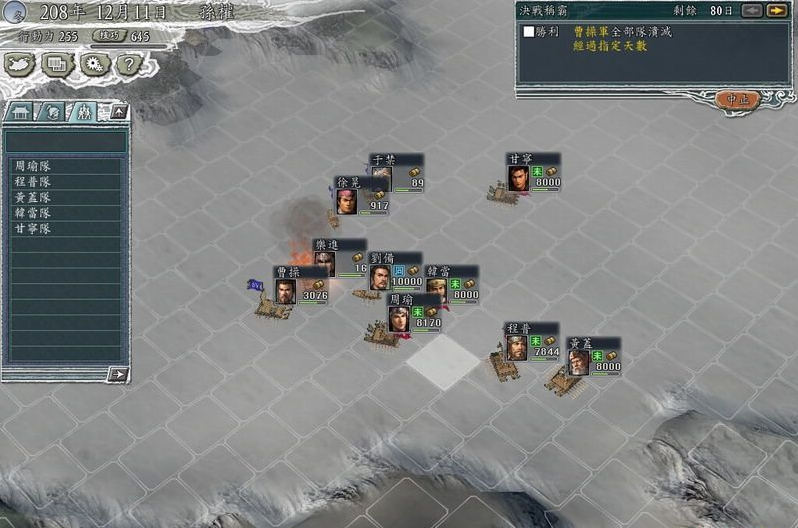Viewport: 798px width, 528px height.
Task: Open the map overview icon button
Action: 20,65
